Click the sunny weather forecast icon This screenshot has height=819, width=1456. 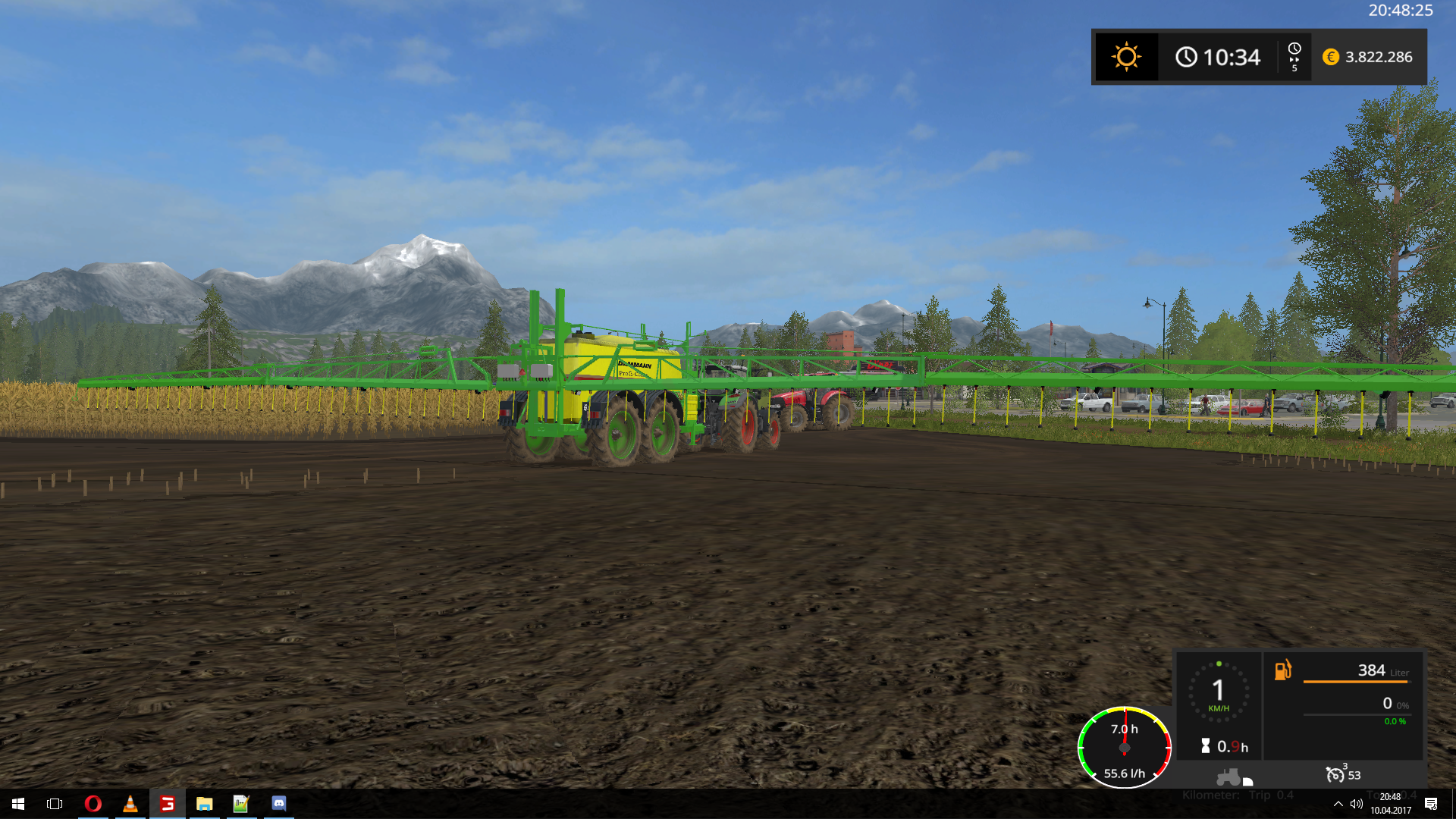pyautogui.click(x=1126, y=57)
